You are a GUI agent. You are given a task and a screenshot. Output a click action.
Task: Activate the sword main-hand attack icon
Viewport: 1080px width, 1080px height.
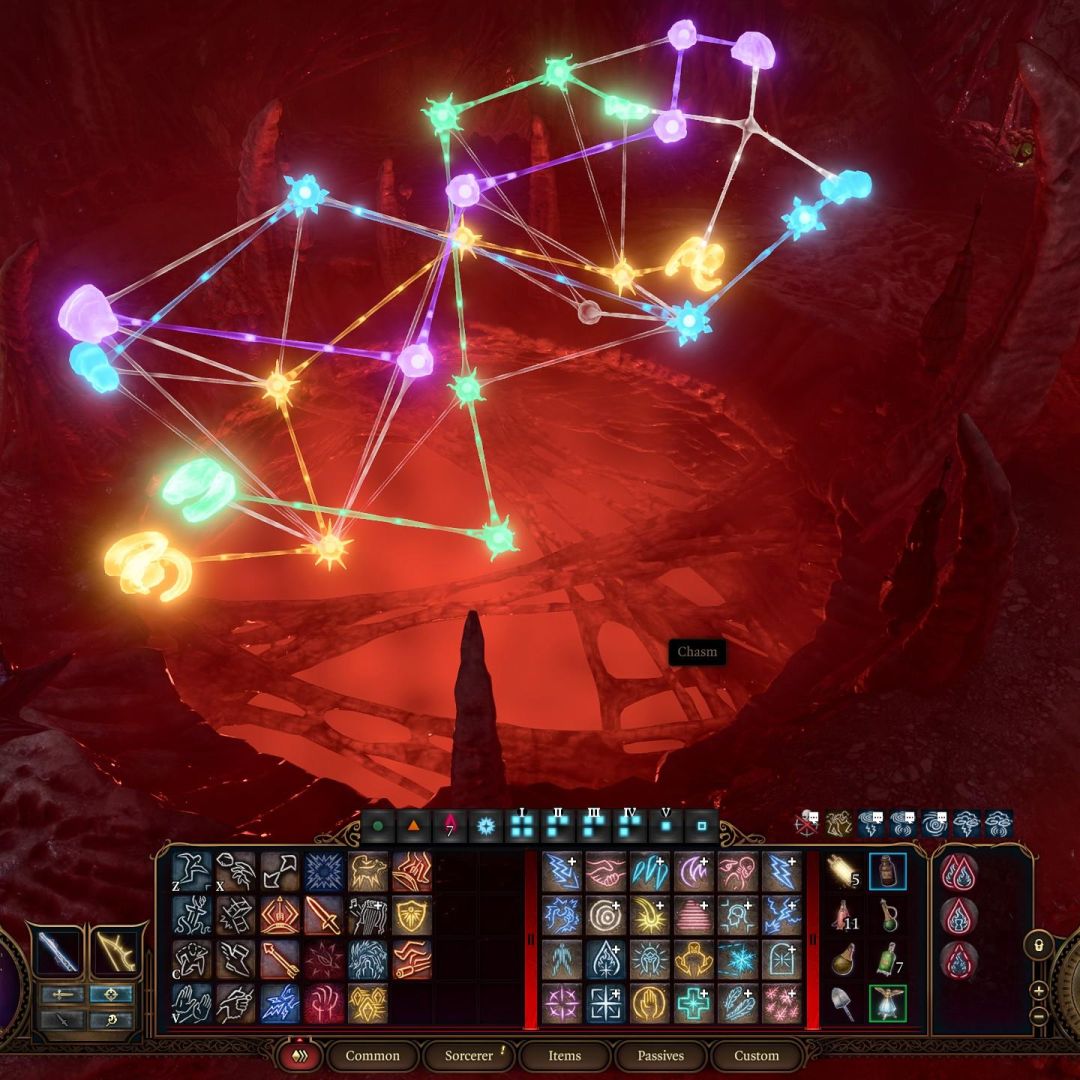pyautogui.click(x=323, y=915)
